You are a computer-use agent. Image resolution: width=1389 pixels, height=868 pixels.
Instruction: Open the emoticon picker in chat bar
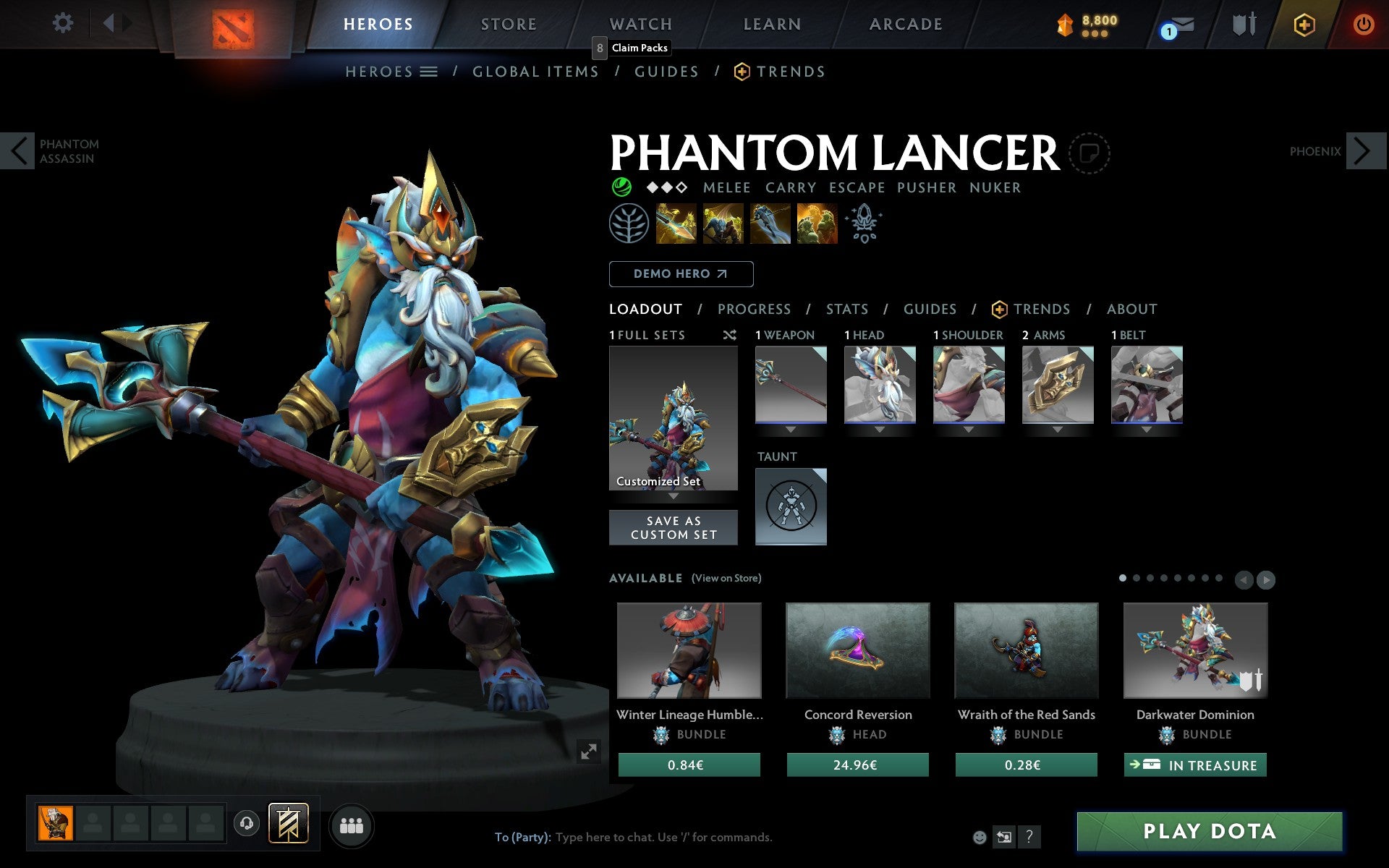[980, 838]
